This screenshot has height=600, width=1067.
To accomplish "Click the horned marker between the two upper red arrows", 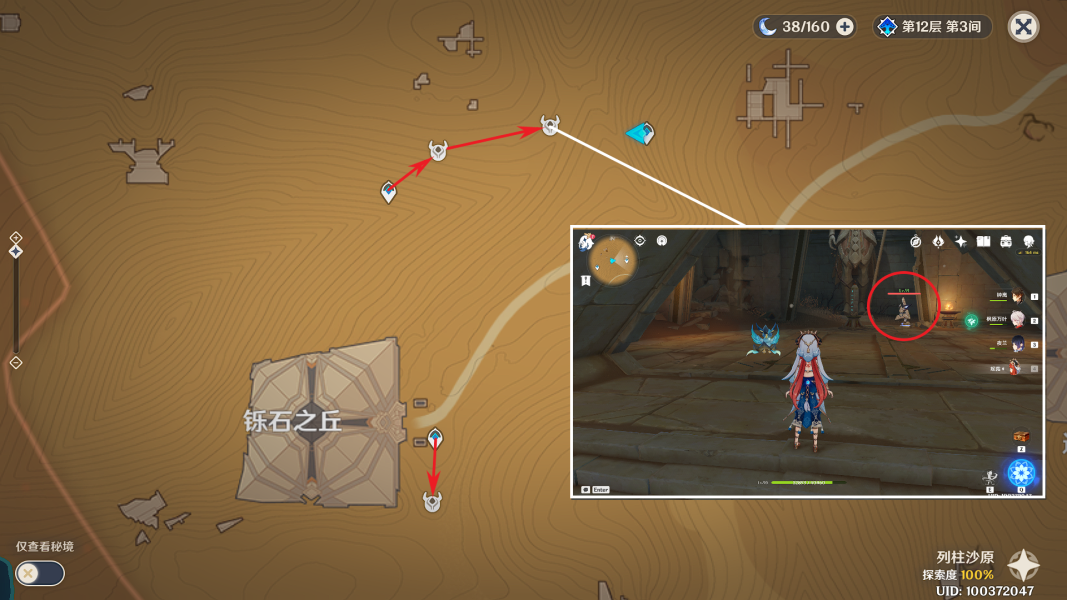I will click(438, 150).
